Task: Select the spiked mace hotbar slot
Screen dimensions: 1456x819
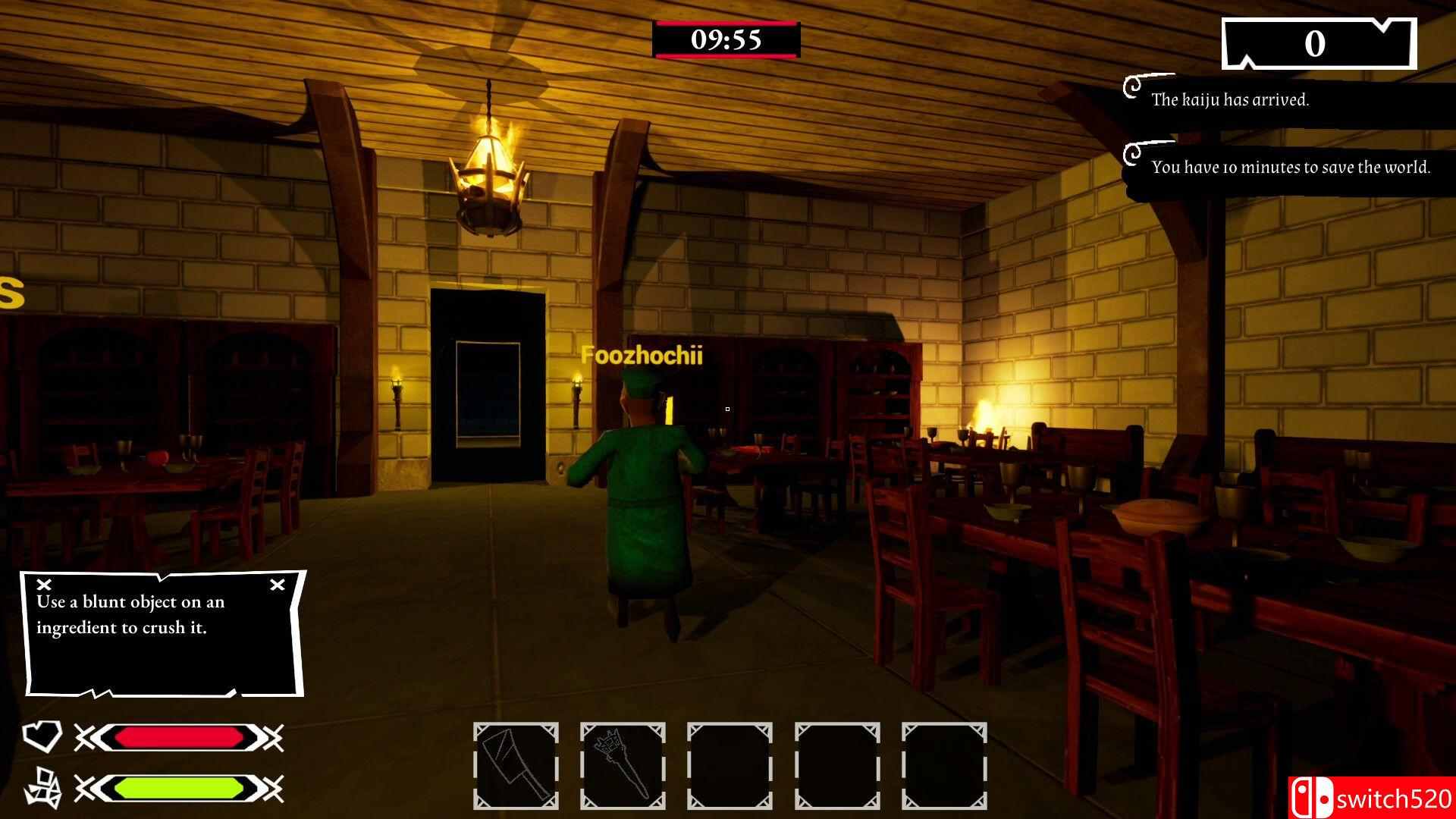Action: coord(623,765)
